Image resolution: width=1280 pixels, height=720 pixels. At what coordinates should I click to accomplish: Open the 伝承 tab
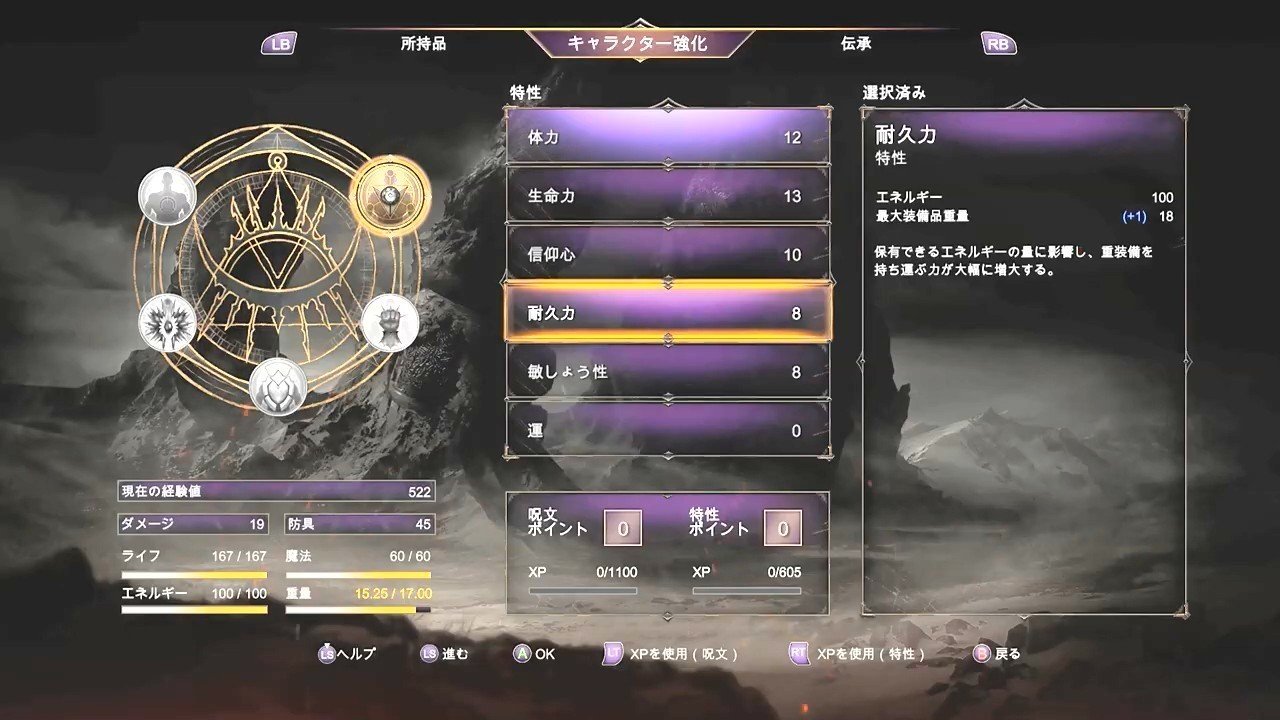tap(855, 43)
